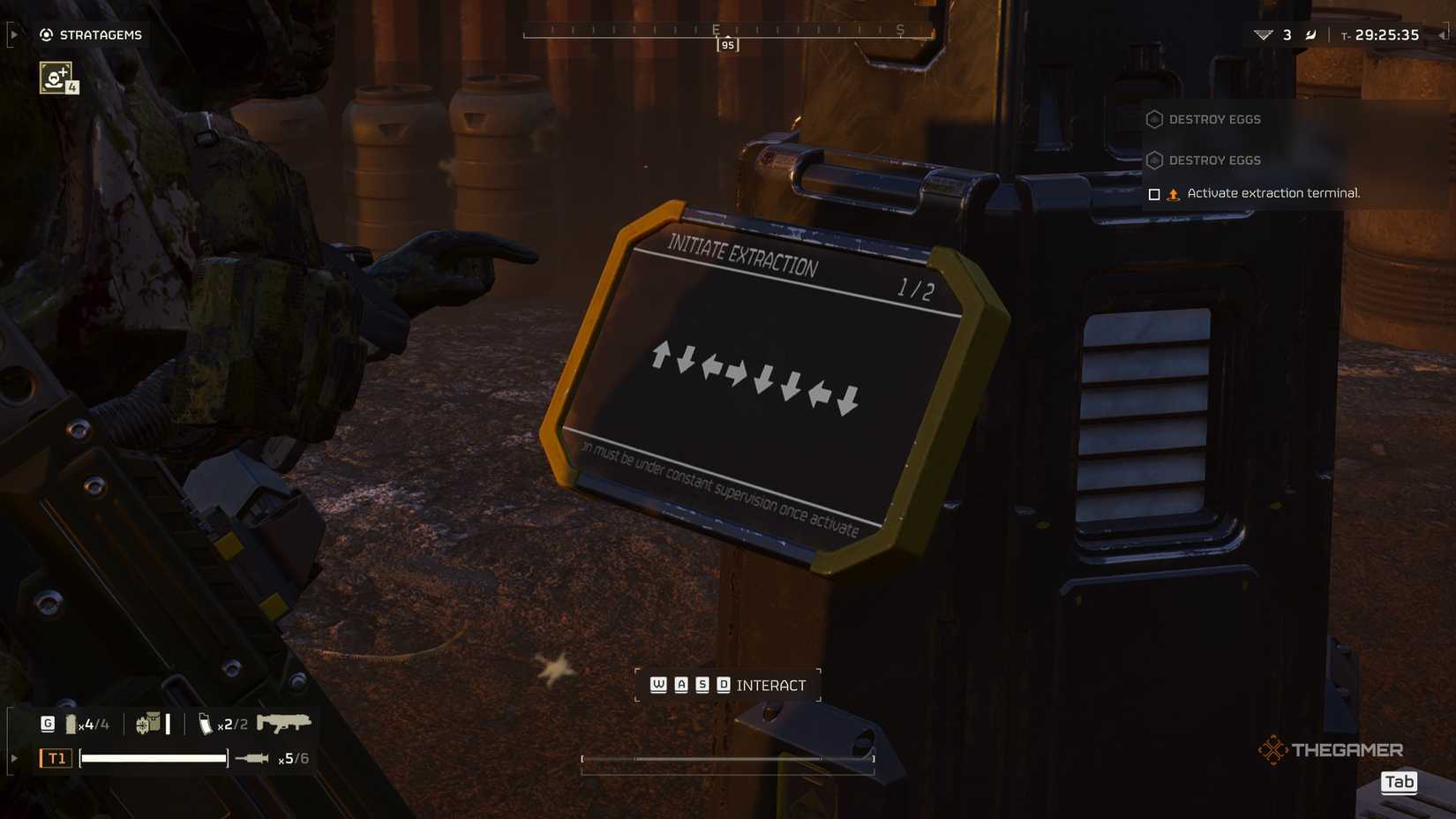Open the map via the Tab key hint

click(x=1400, y=782)
